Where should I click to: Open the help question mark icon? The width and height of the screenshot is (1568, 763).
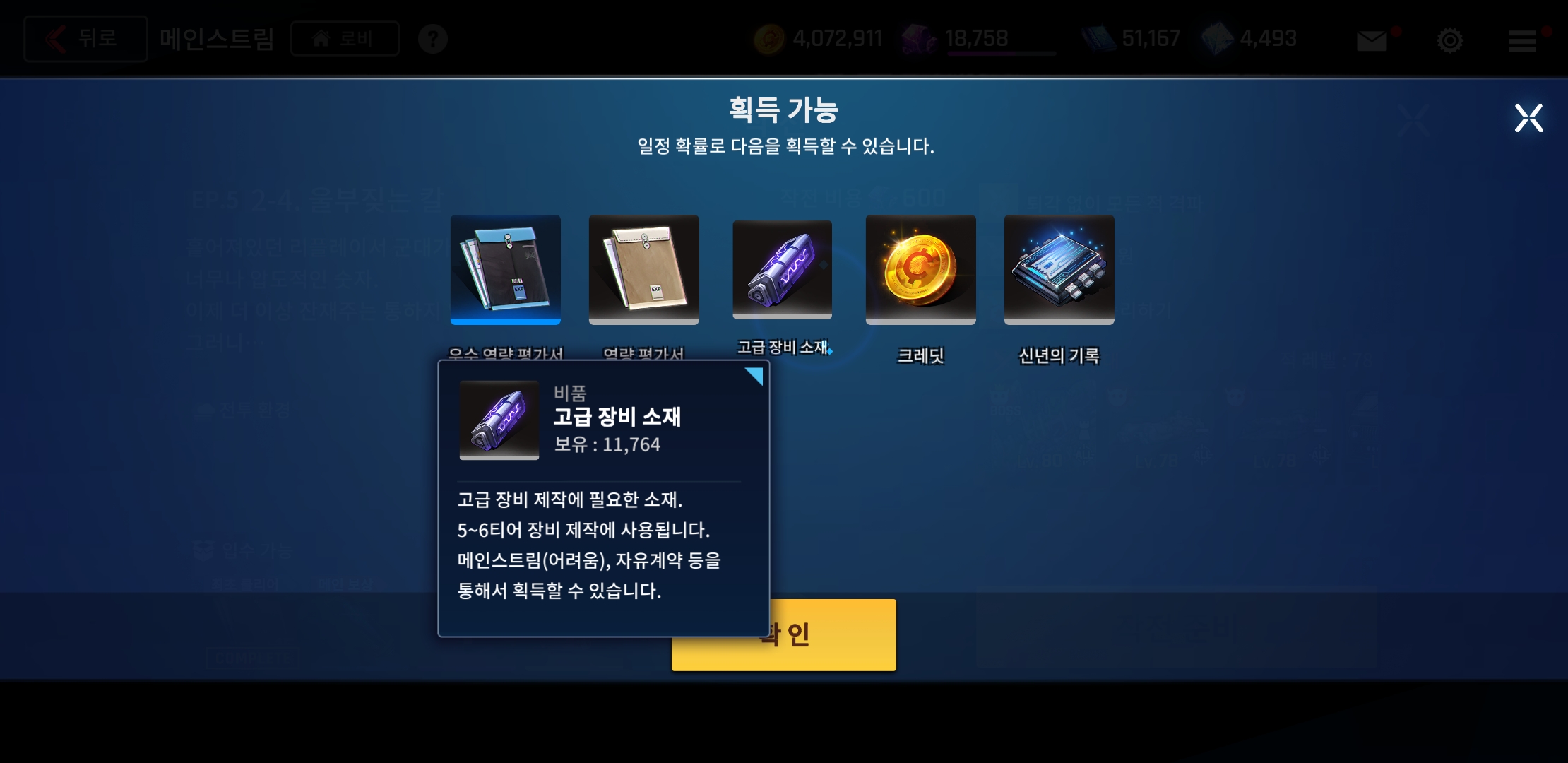point(434,39)
